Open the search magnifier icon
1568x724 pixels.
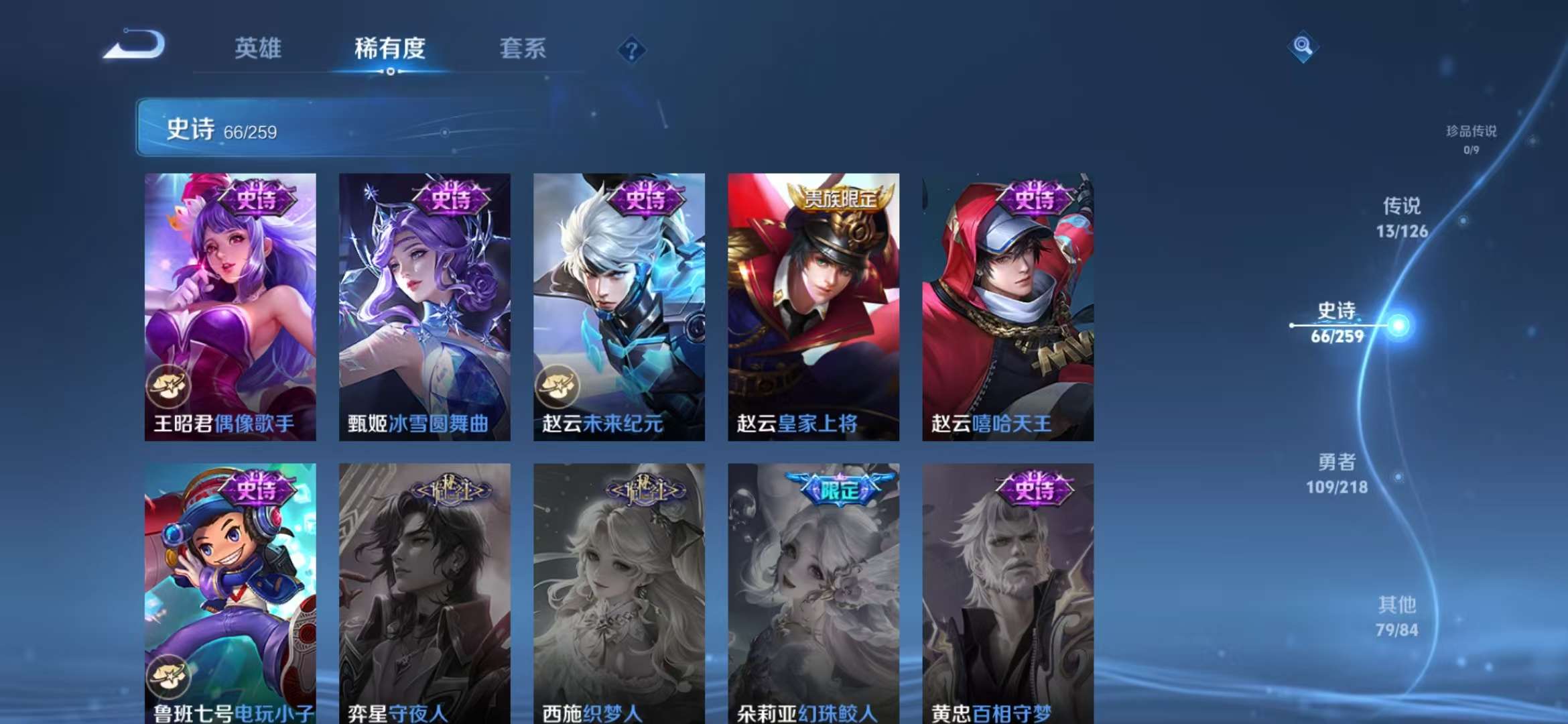click(1303, 47)
